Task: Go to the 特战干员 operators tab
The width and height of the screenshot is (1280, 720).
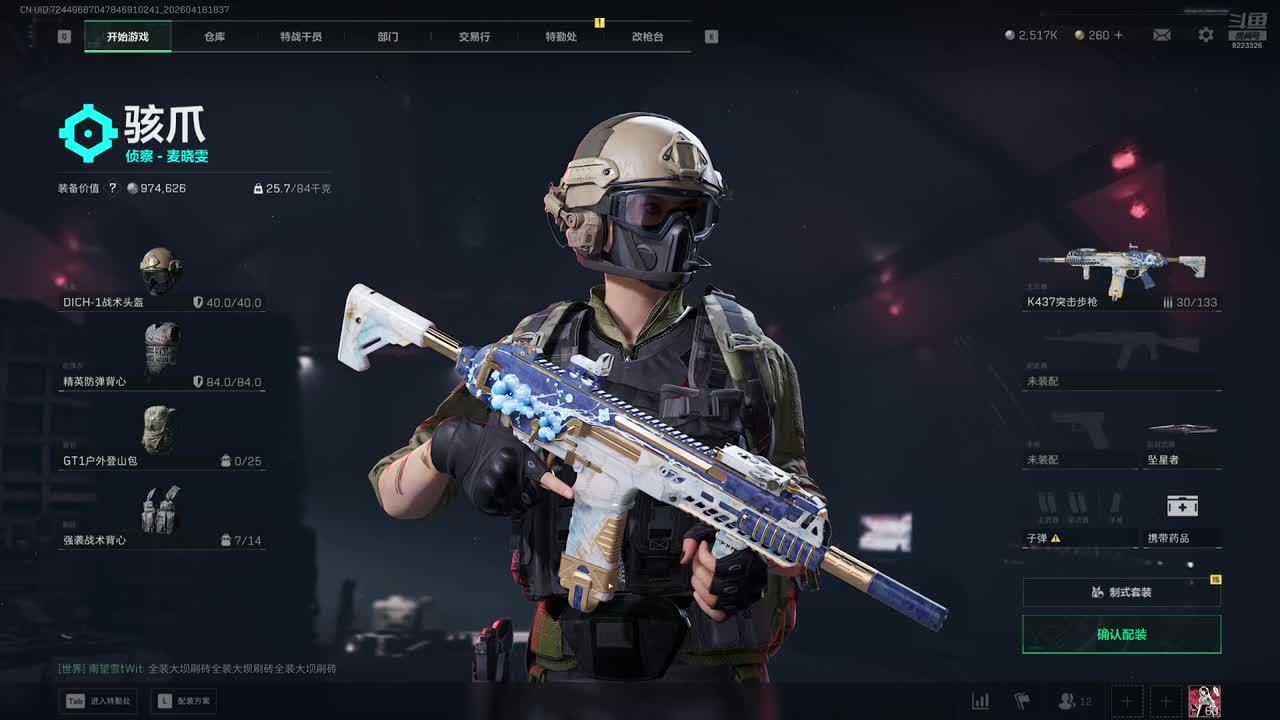Action: click(301, 37)
